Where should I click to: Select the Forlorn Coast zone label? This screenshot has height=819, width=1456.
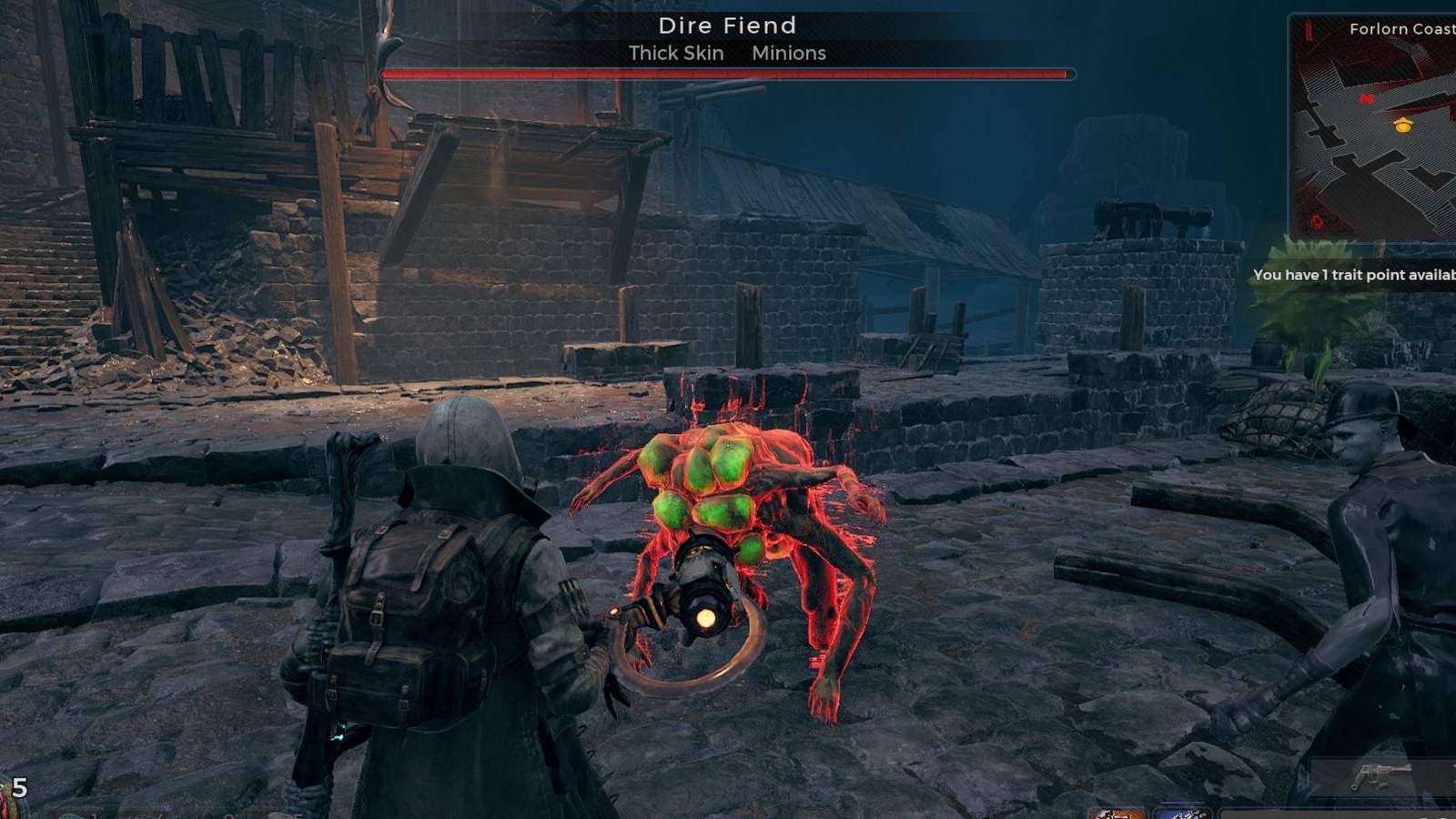pos(1400,29)
